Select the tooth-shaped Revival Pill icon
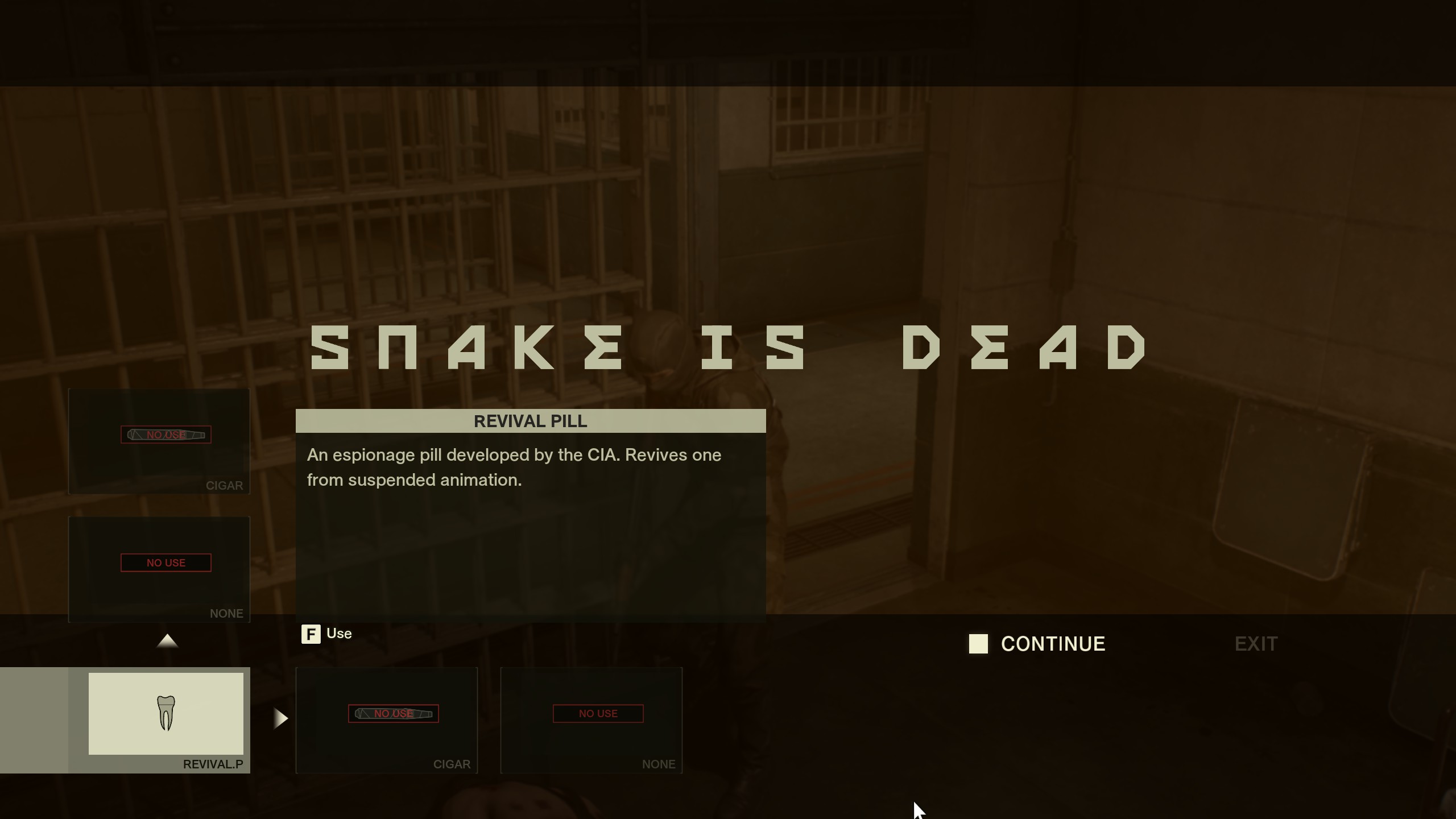Screen dimensions: 1456x819 (166, 712)
